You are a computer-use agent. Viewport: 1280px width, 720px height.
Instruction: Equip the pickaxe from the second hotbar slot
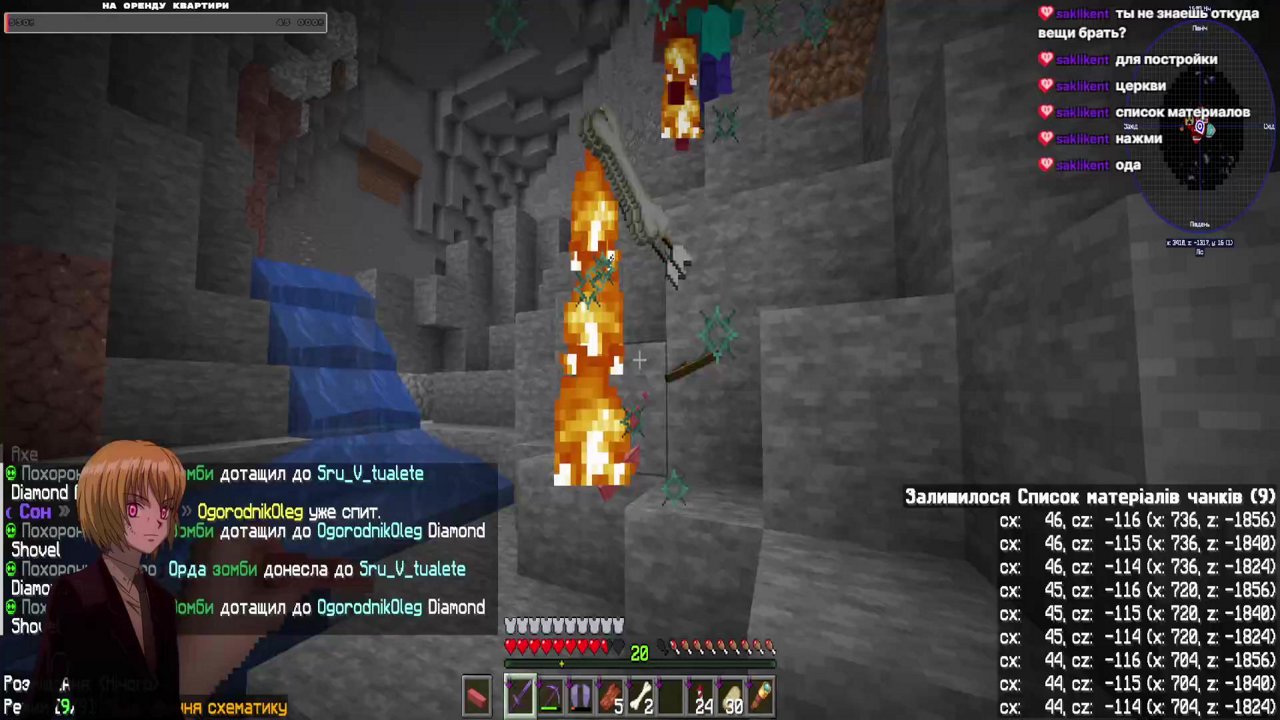[551, 695]
